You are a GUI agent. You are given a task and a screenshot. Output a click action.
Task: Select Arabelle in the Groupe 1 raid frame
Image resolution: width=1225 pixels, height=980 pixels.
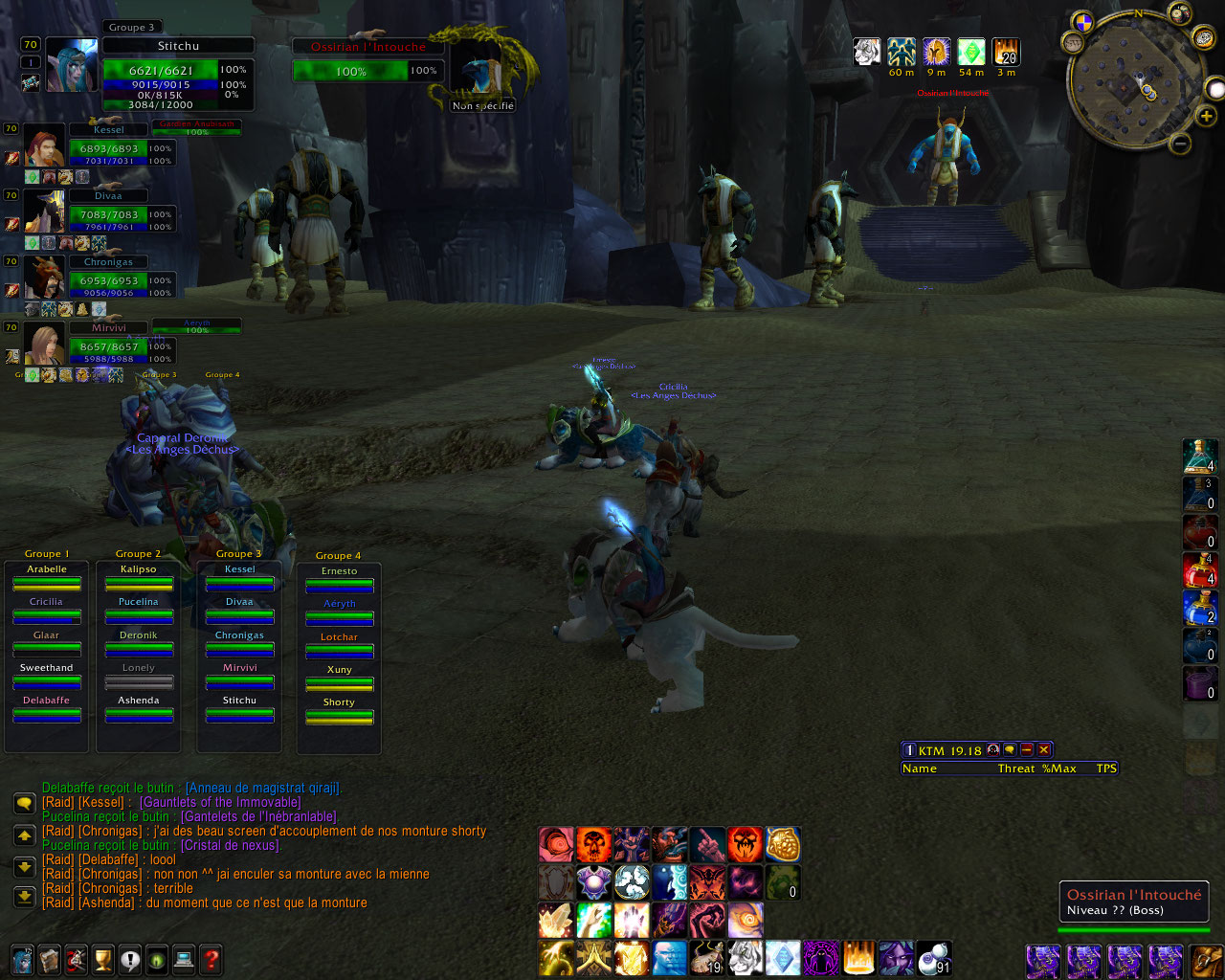pyautogui.click(x=47, y=577)
